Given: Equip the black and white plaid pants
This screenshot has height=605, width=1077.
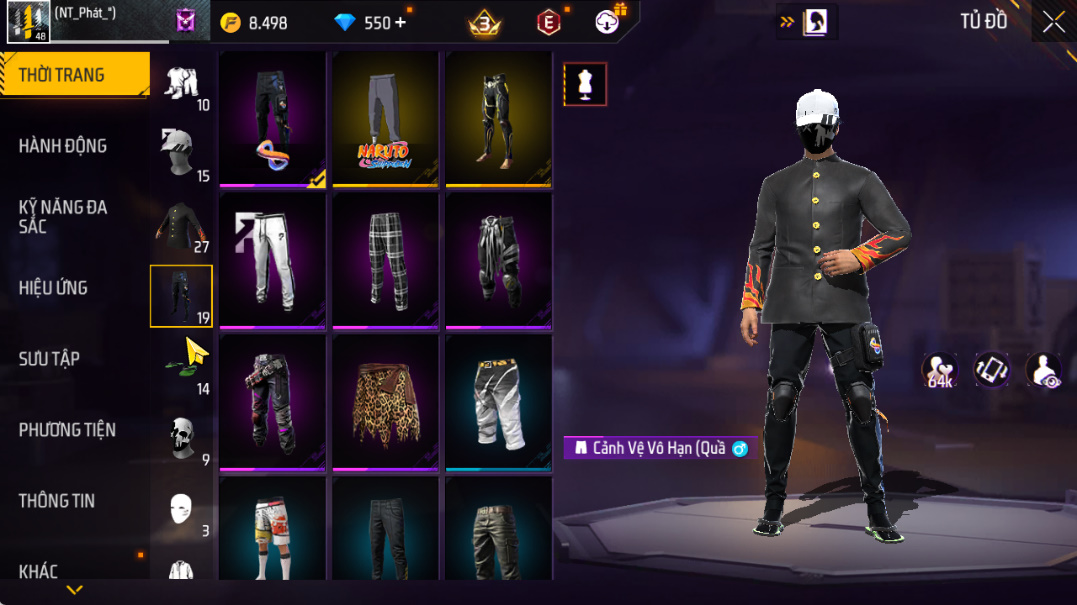Looking at the screenshot, I should click(x=385, y=260).
